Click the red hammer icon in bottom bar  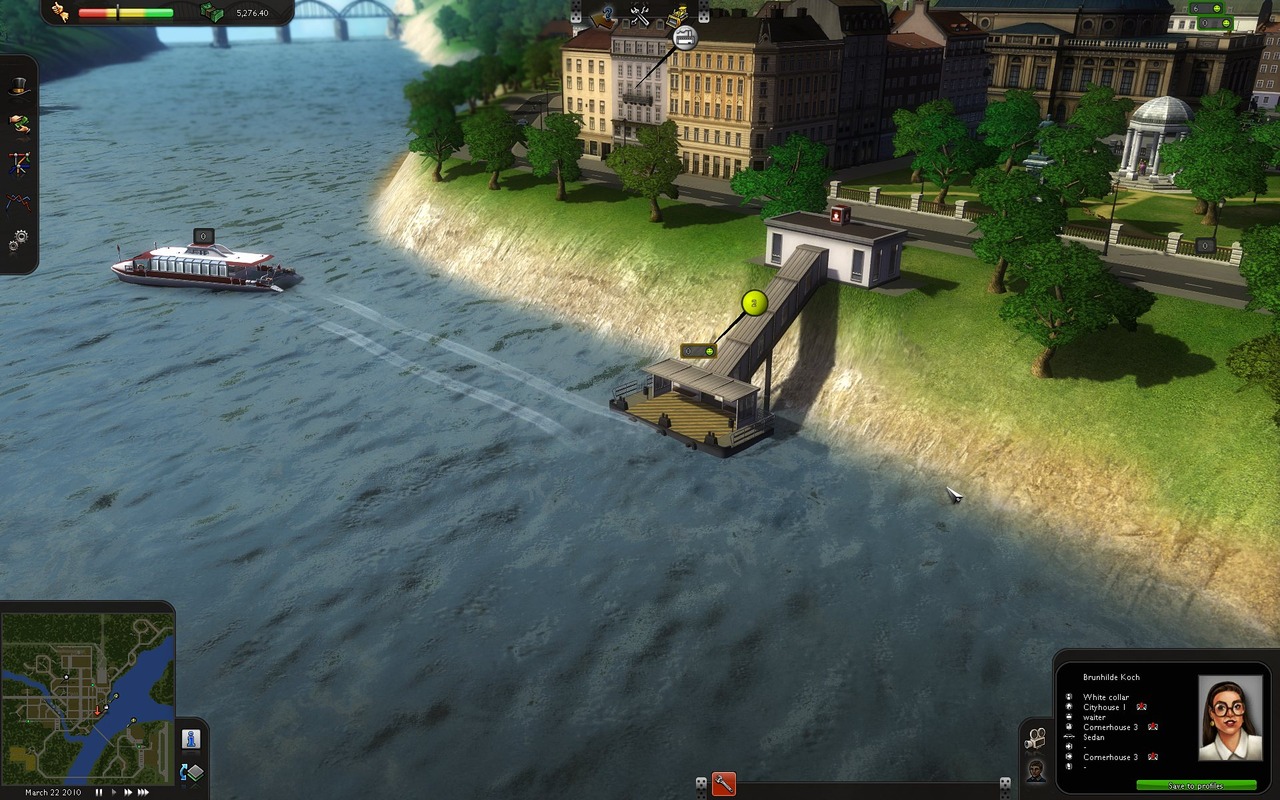(724, 785)
